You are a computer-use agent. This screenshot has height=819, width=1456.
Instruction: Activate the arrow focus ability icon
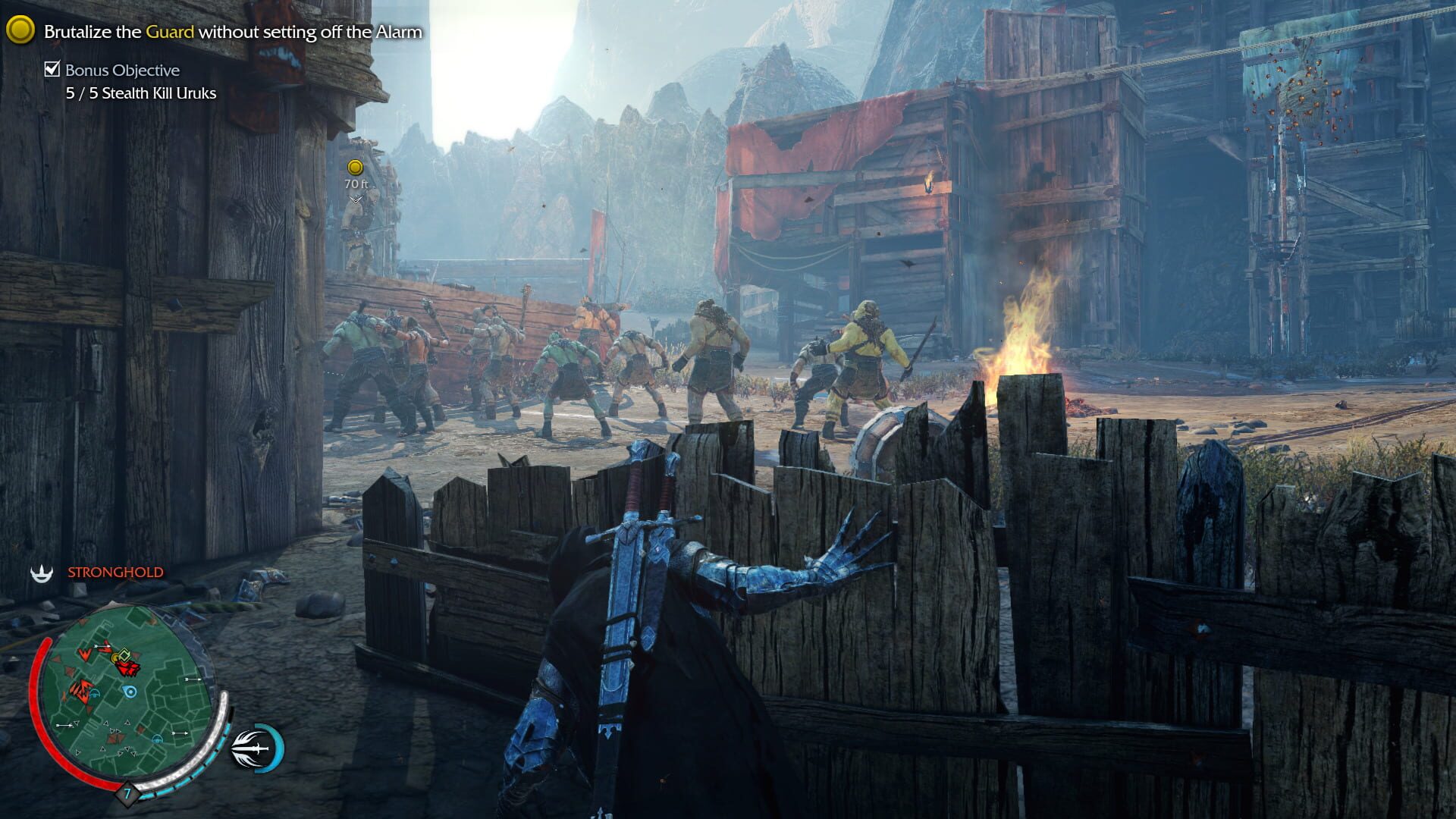coord(257,748)
